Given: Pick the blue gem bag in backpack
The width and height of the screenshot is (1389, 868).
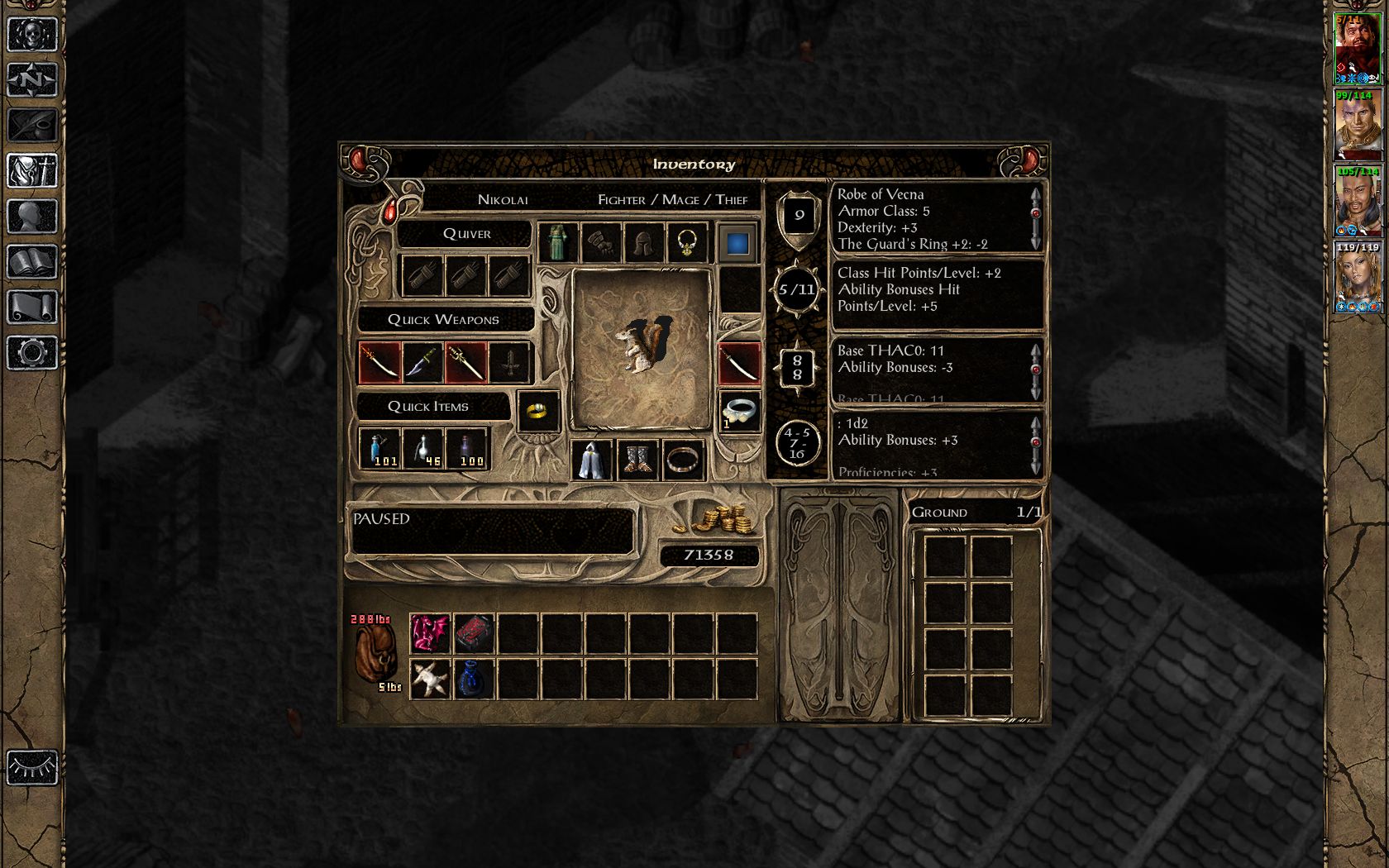Looking at the screenshot, I should (x=474, y=679).
